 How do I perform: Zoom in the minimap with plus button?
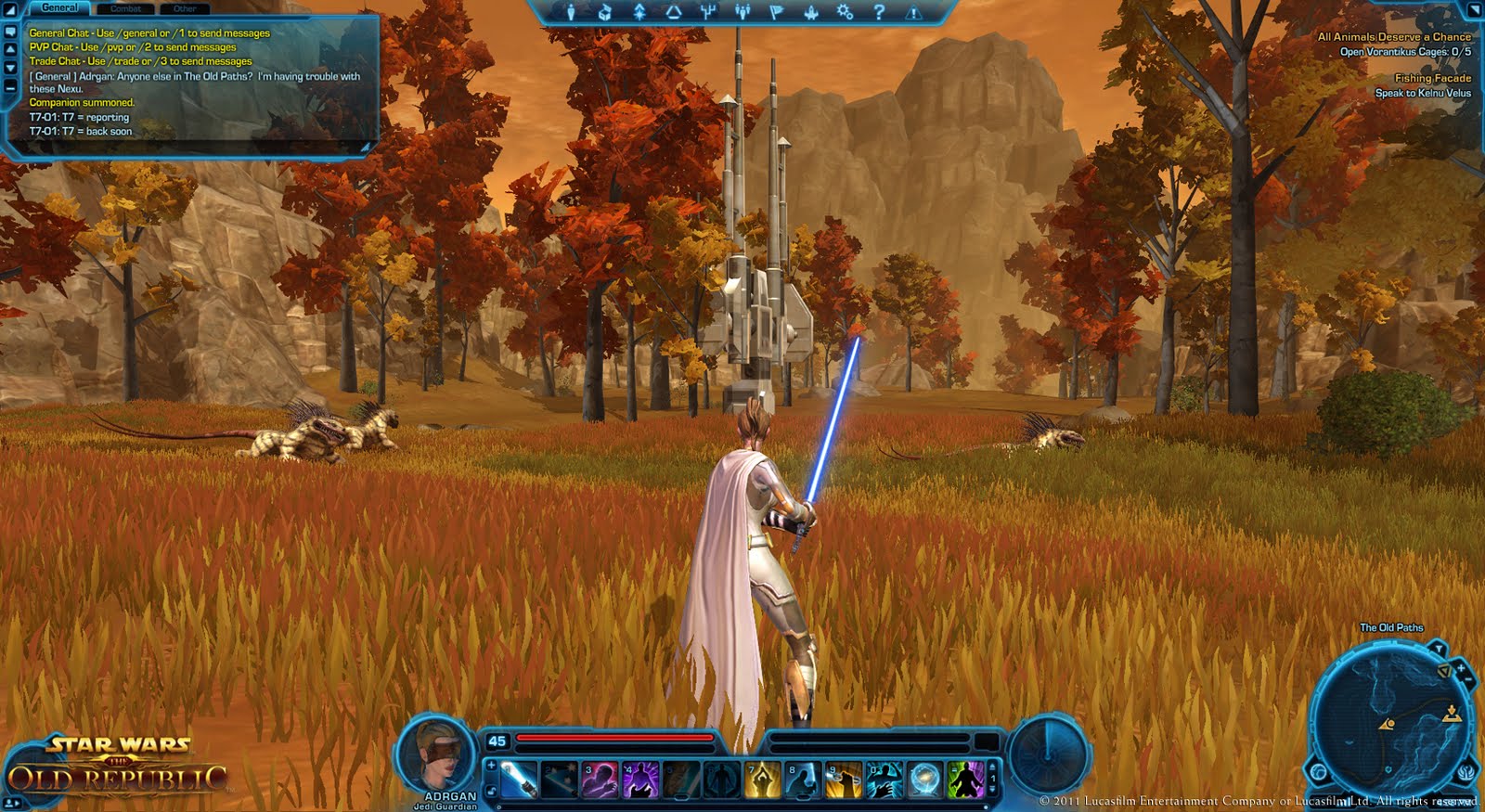[1460, 667]
